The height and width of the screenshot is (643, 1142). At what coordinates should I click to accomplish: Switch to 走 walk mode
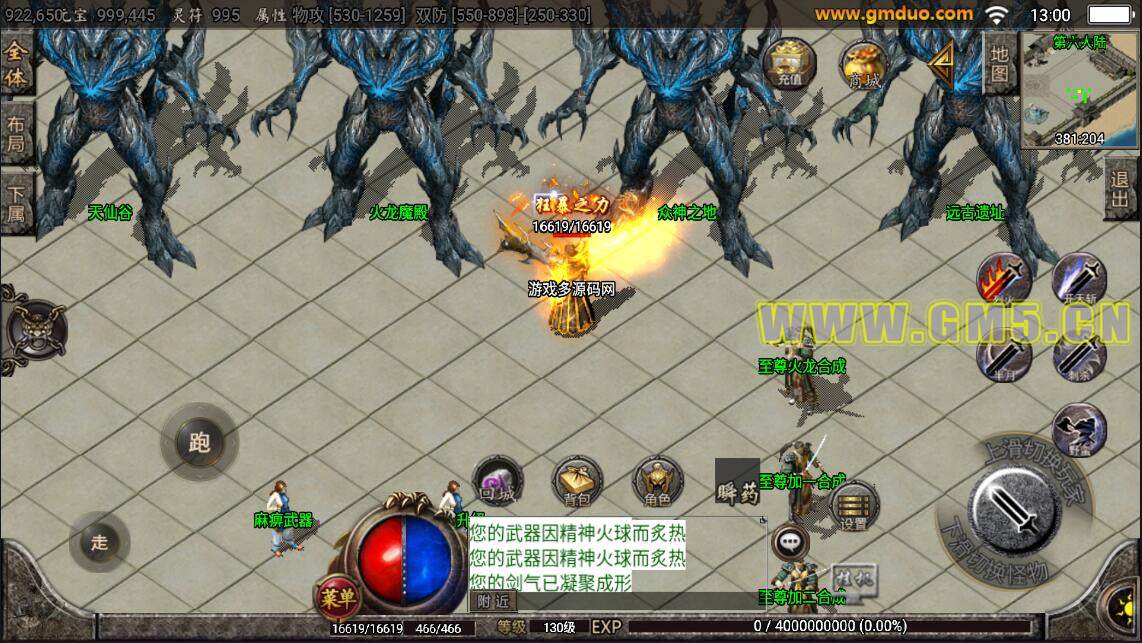99,542
